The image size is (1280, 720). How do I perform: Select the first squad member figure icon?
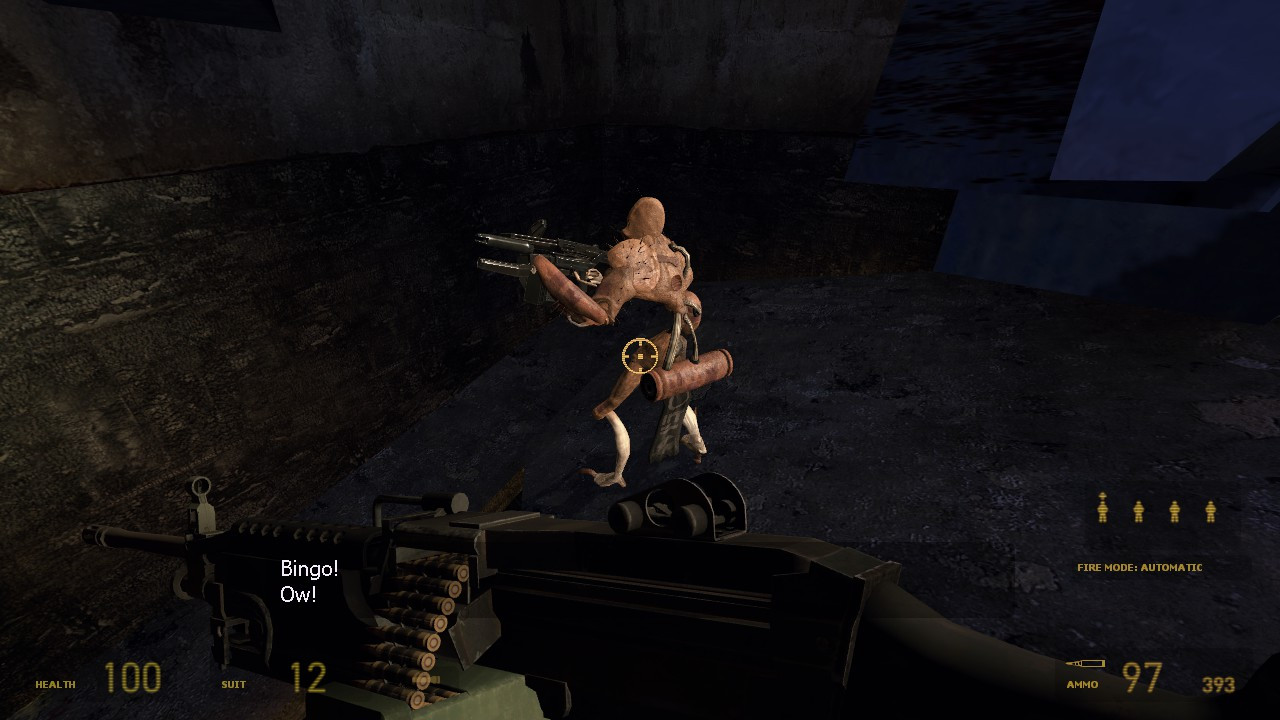click(x=1103, y=514)
